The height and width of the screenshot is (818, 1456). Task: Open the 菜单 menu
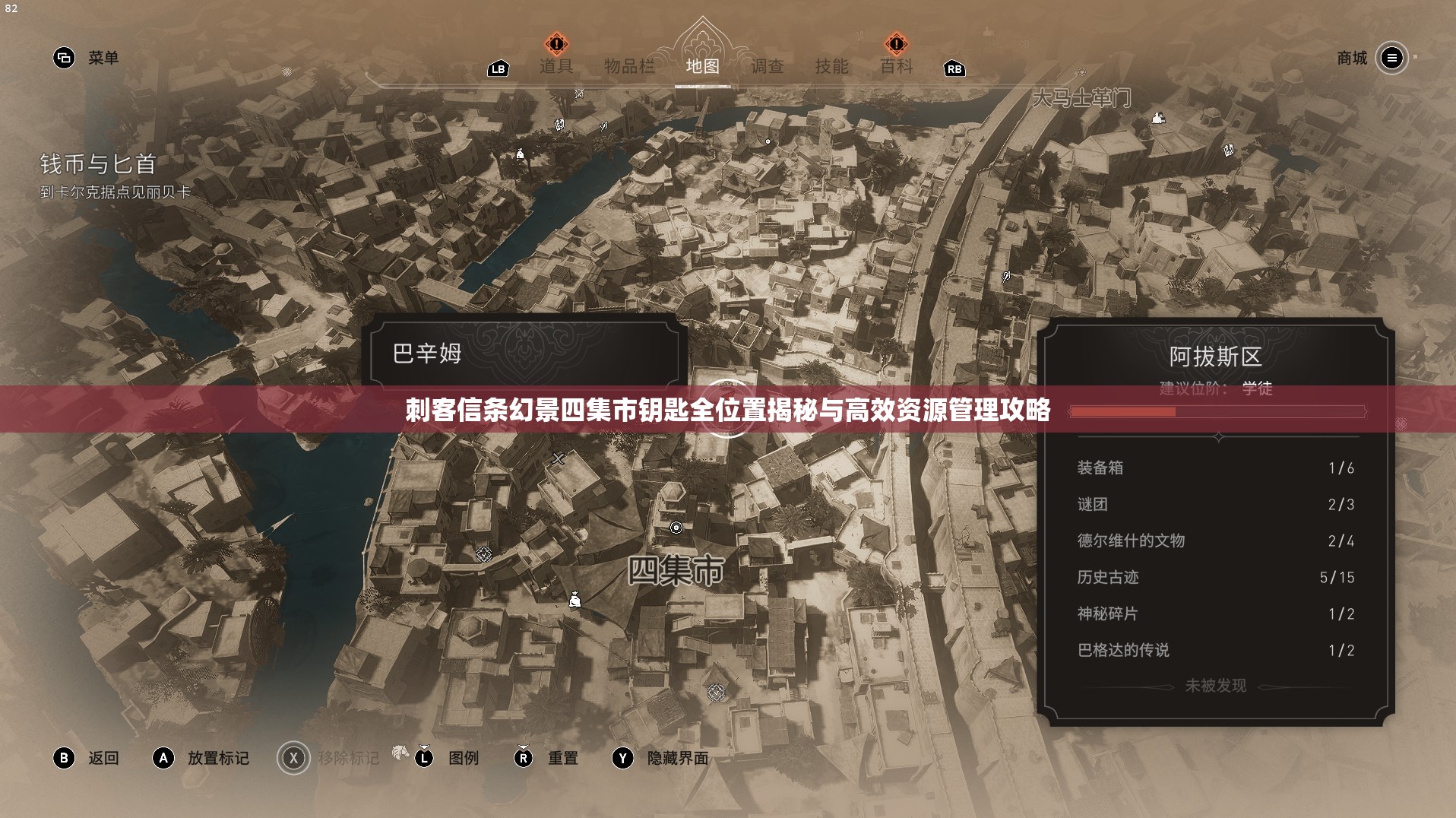[x=86, y=58]
